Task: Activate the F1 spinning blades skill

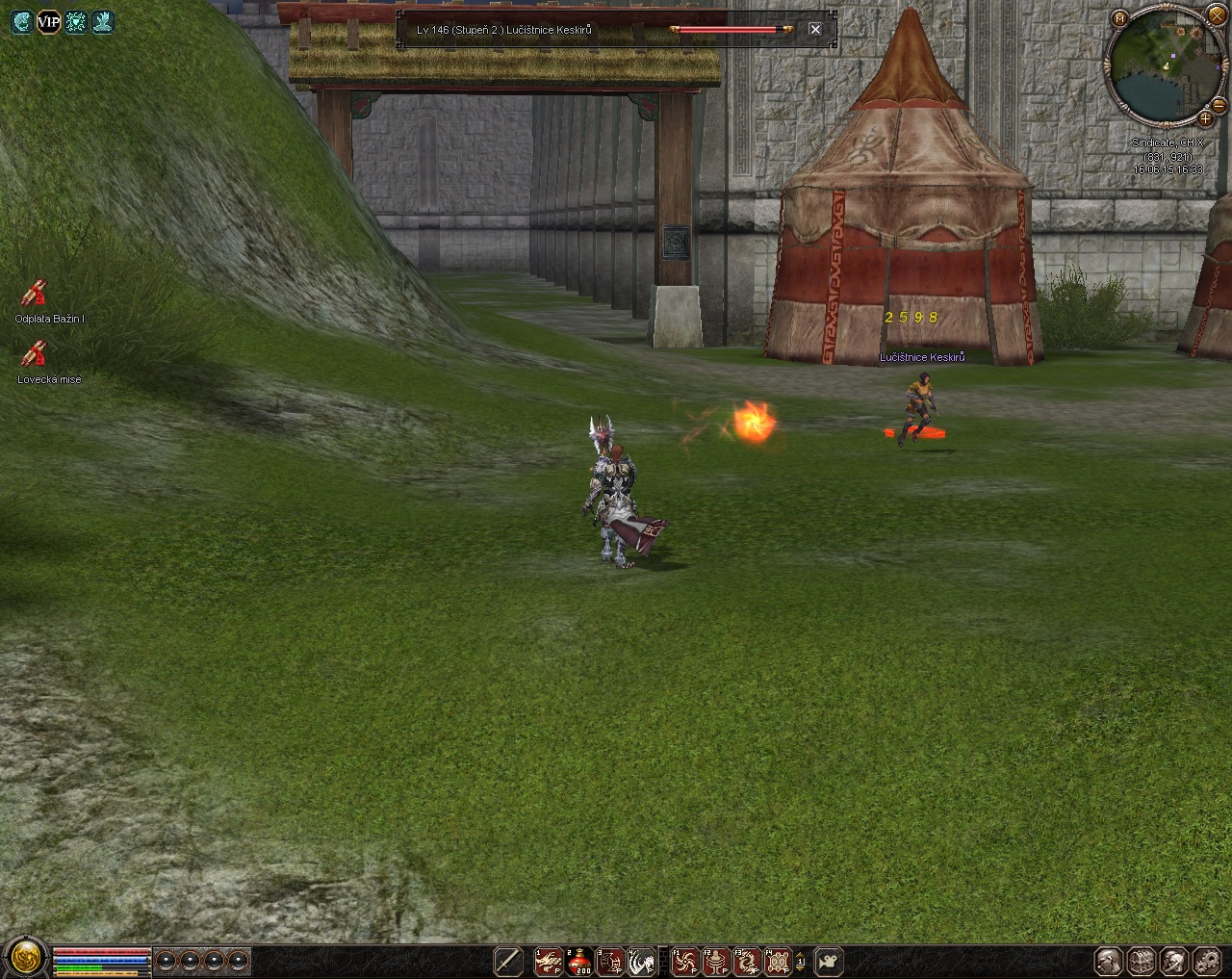Action: tap(685, 961)
